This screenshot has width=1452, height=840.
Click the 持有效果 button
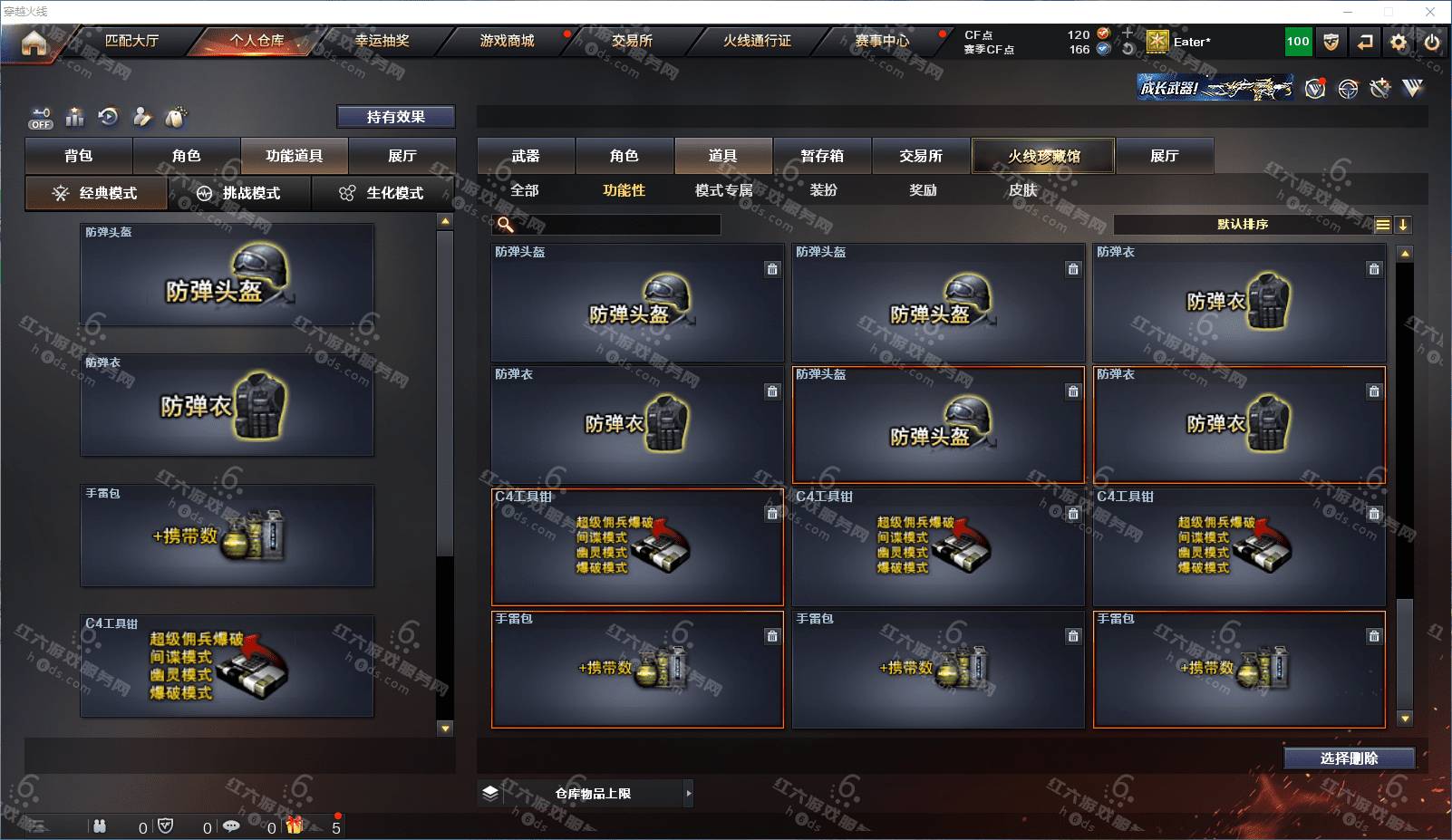(x=395, y=117)
